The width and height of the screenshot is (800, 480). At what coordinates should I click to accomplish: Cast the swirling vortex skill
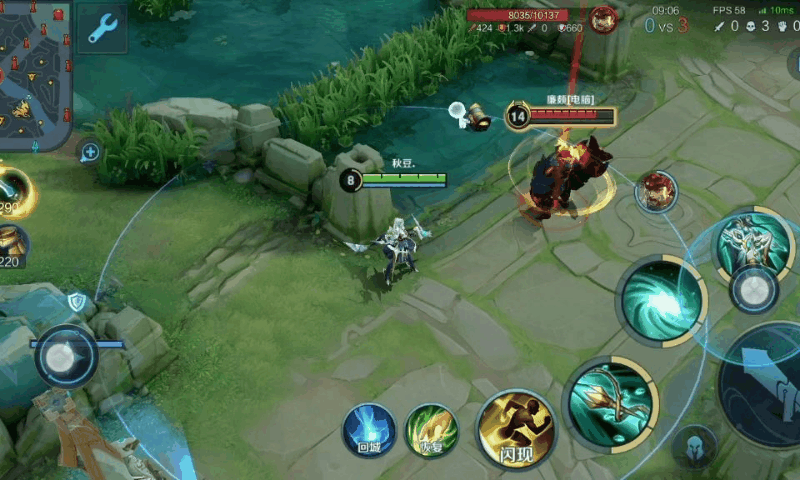tap(661, 300)
